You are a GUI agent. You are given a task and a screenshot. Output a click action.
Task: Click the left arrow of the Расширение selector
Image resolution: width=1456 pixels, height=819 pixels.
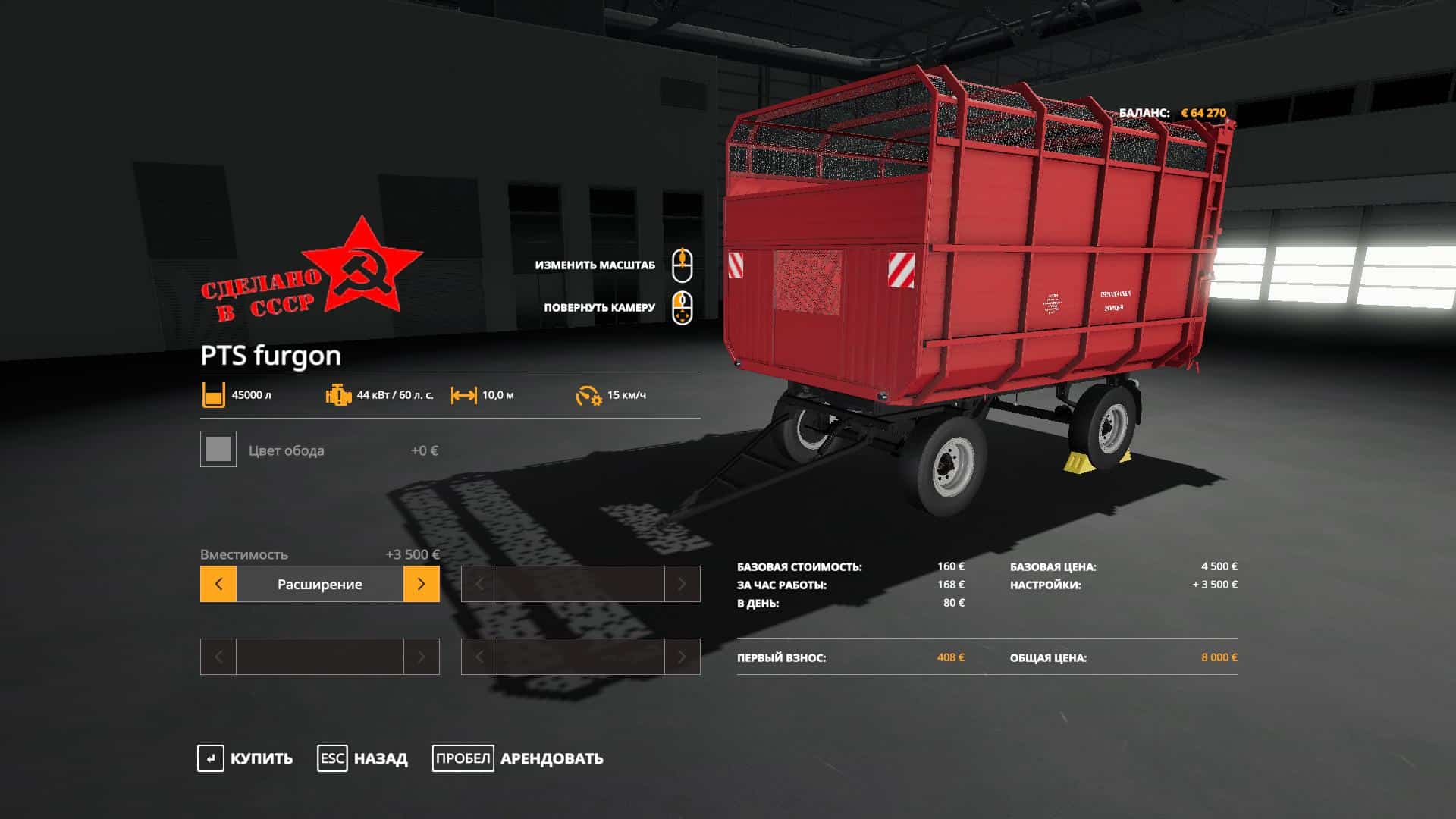coord(218,584)
